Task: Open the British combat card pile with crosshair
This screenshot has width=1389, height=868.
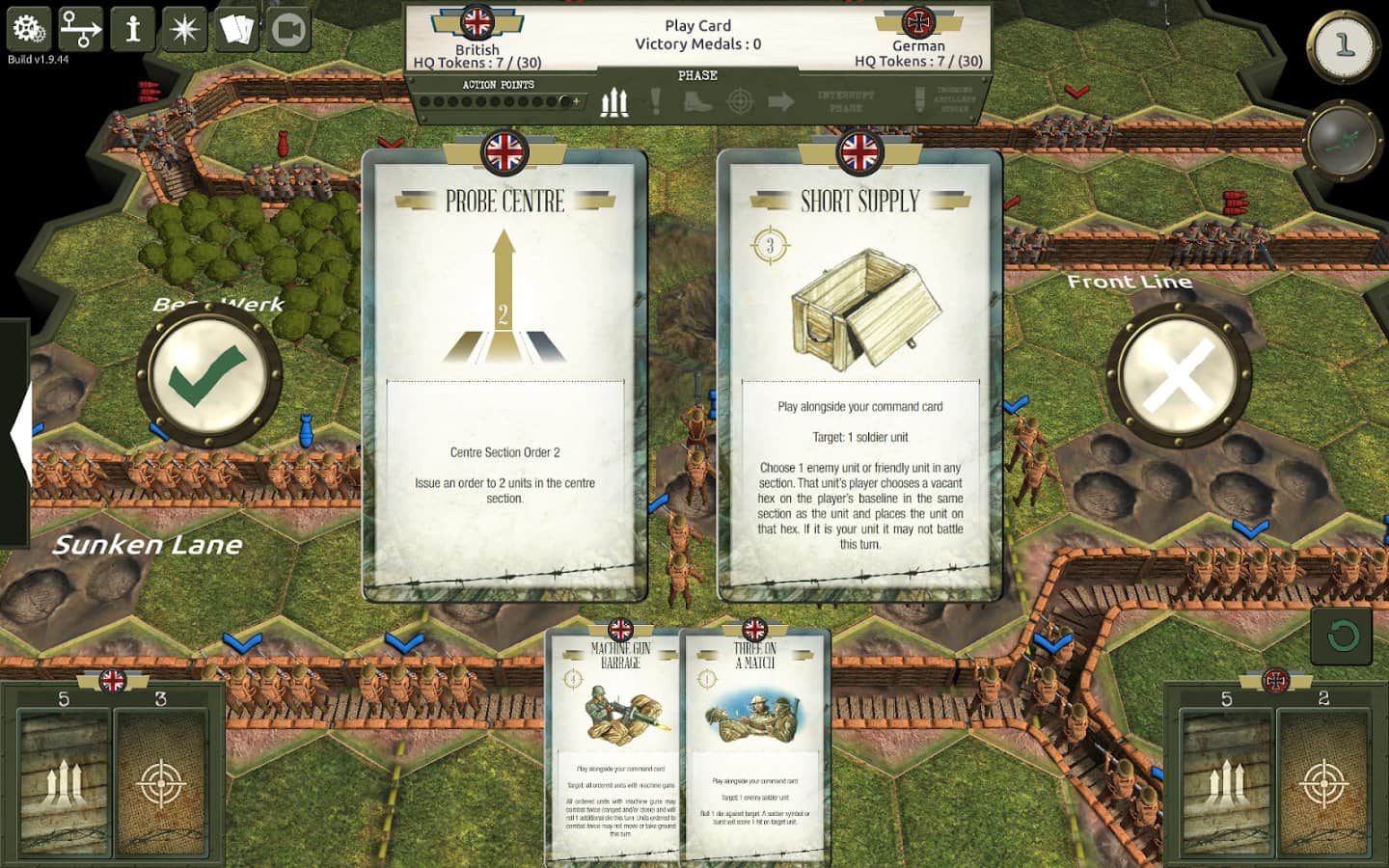Action: coord(161,783)
